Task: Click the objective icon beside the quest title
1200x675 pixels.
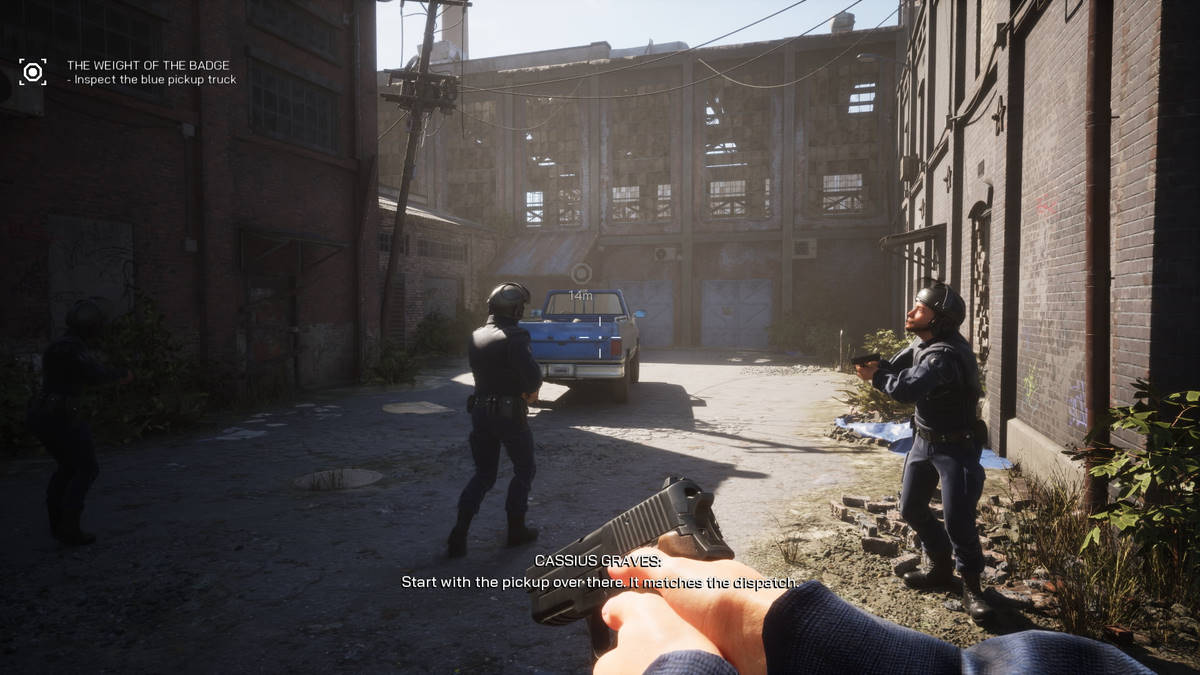Action: coord(33,72)
